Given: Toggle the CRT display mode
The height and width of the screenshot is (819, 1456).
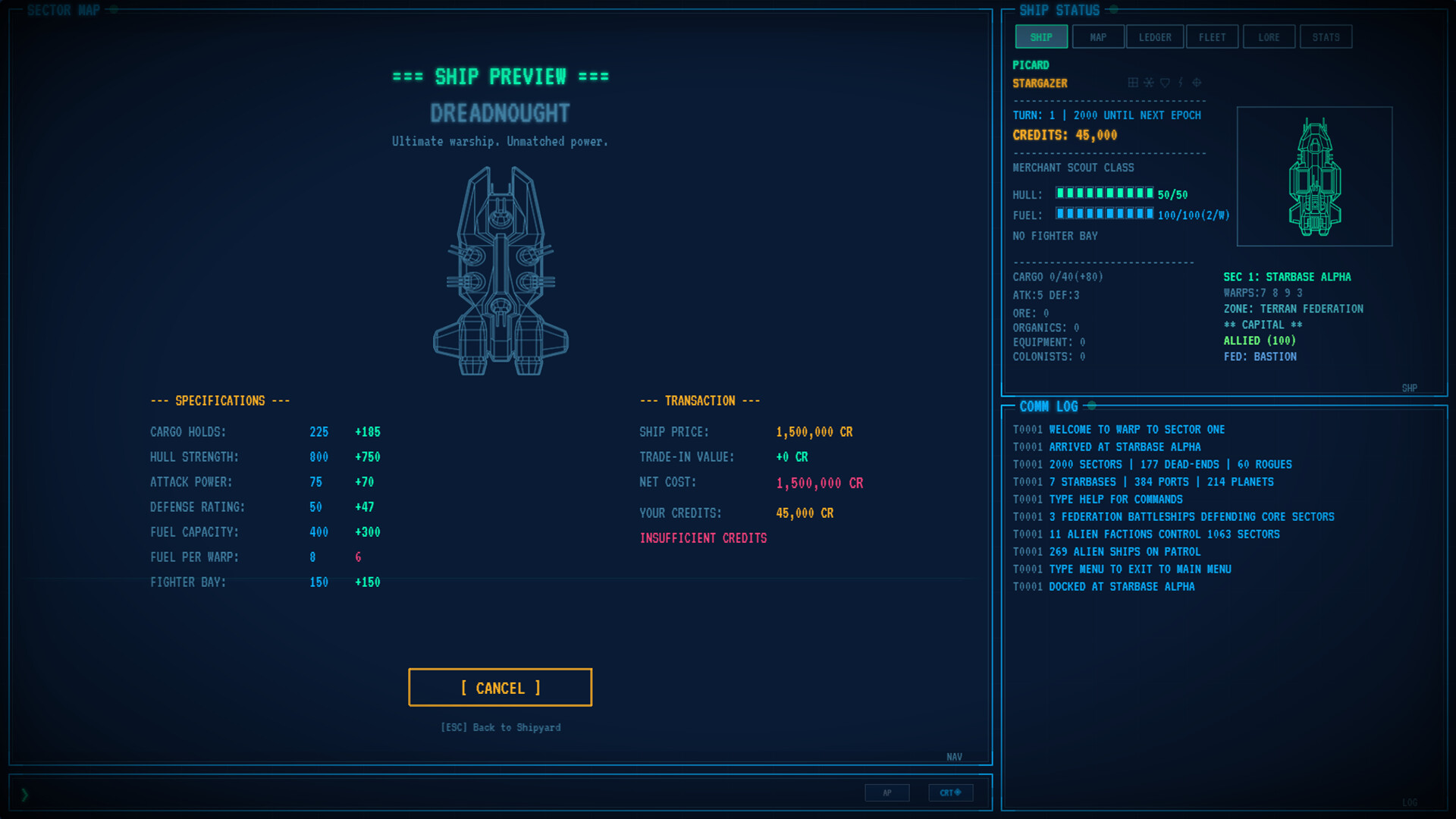Looking at the screenshot, I should (950, 792).
